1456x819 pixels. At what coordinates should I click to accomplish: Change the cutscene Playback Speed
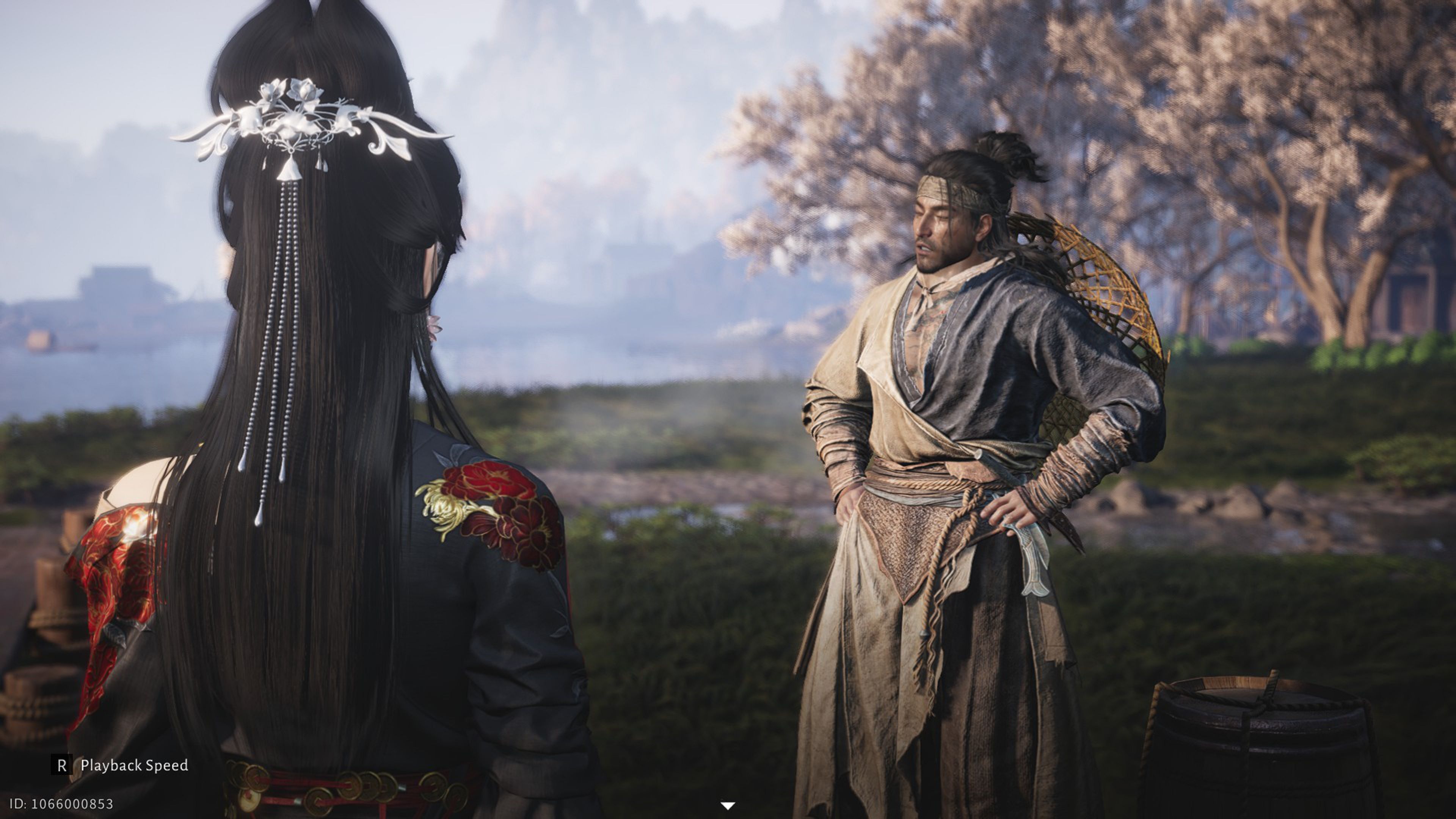(x=120, y=765)
